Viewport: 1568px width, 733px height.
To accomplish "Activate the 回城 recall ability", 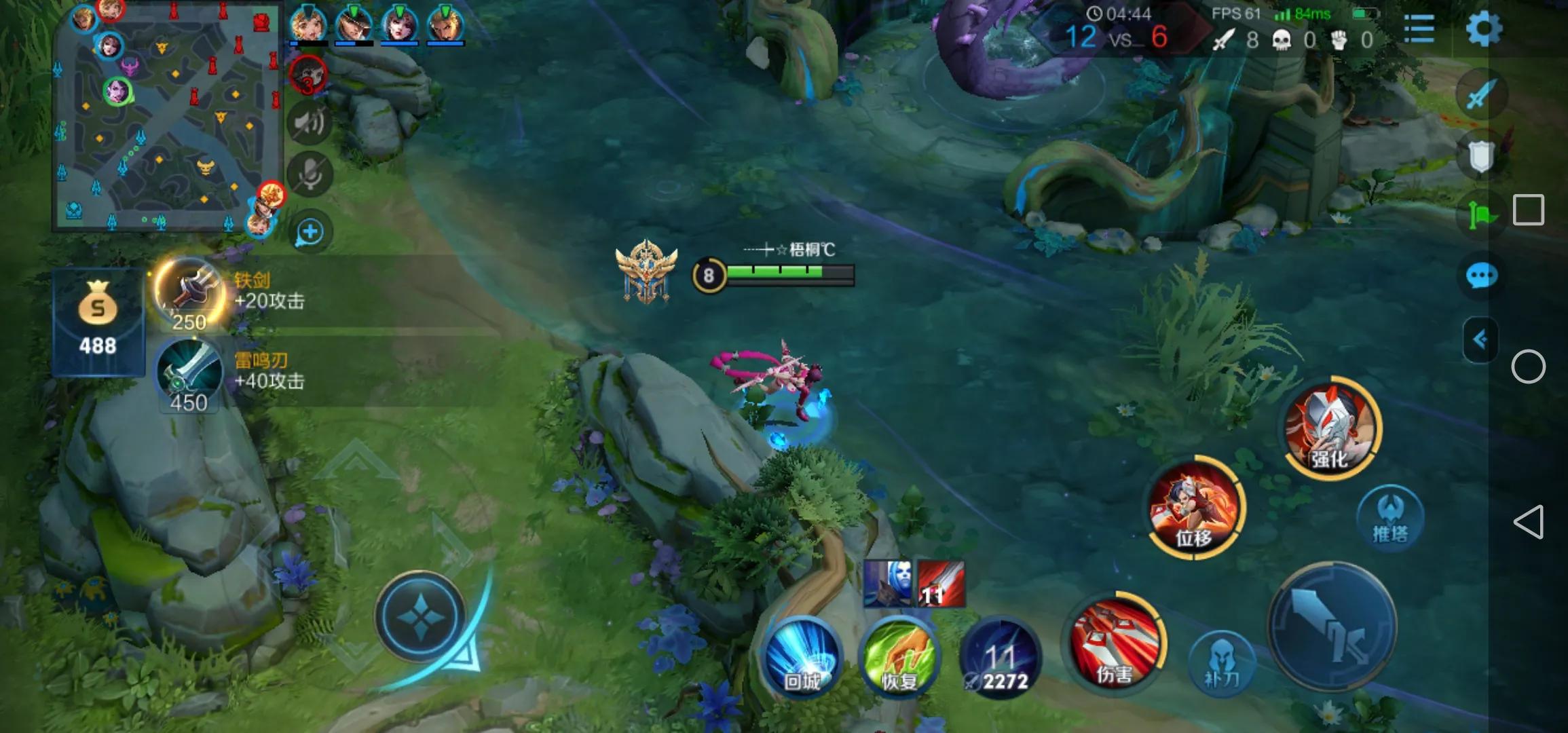I will point(802,656).
